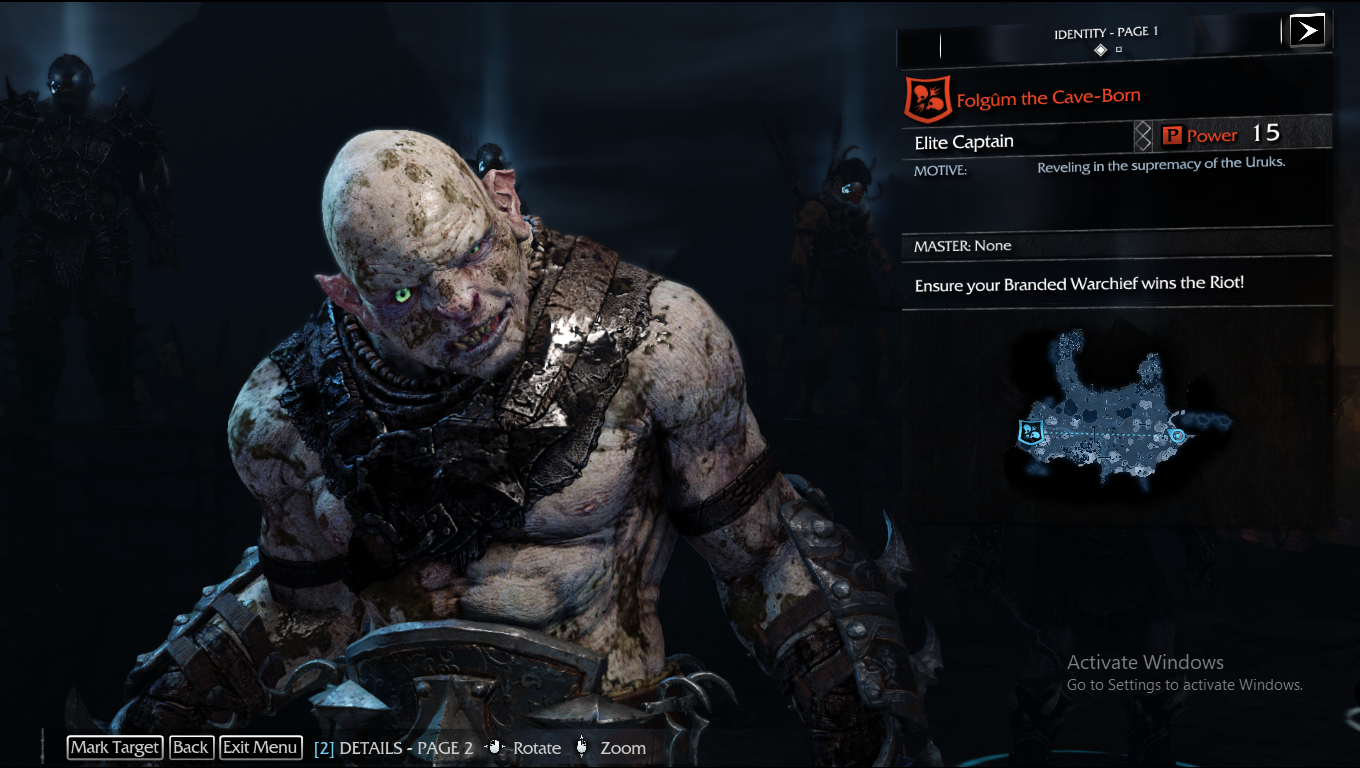The height and width of the screenshot is (768, 1360).
Task: Click the captain marker on the map
Action: (x=1030, y=433)
